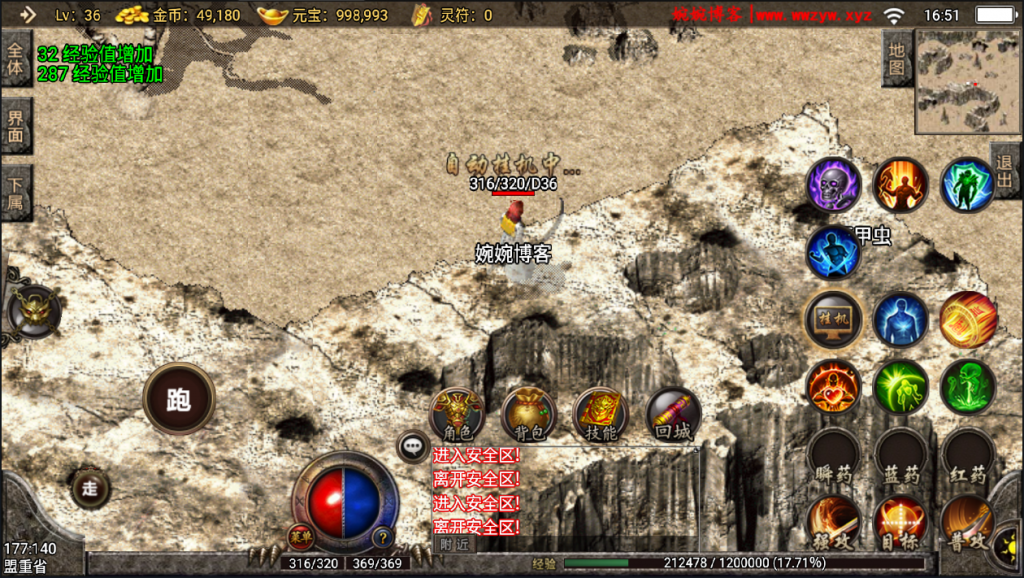Open the 技能 skills book

click(600, 413)
